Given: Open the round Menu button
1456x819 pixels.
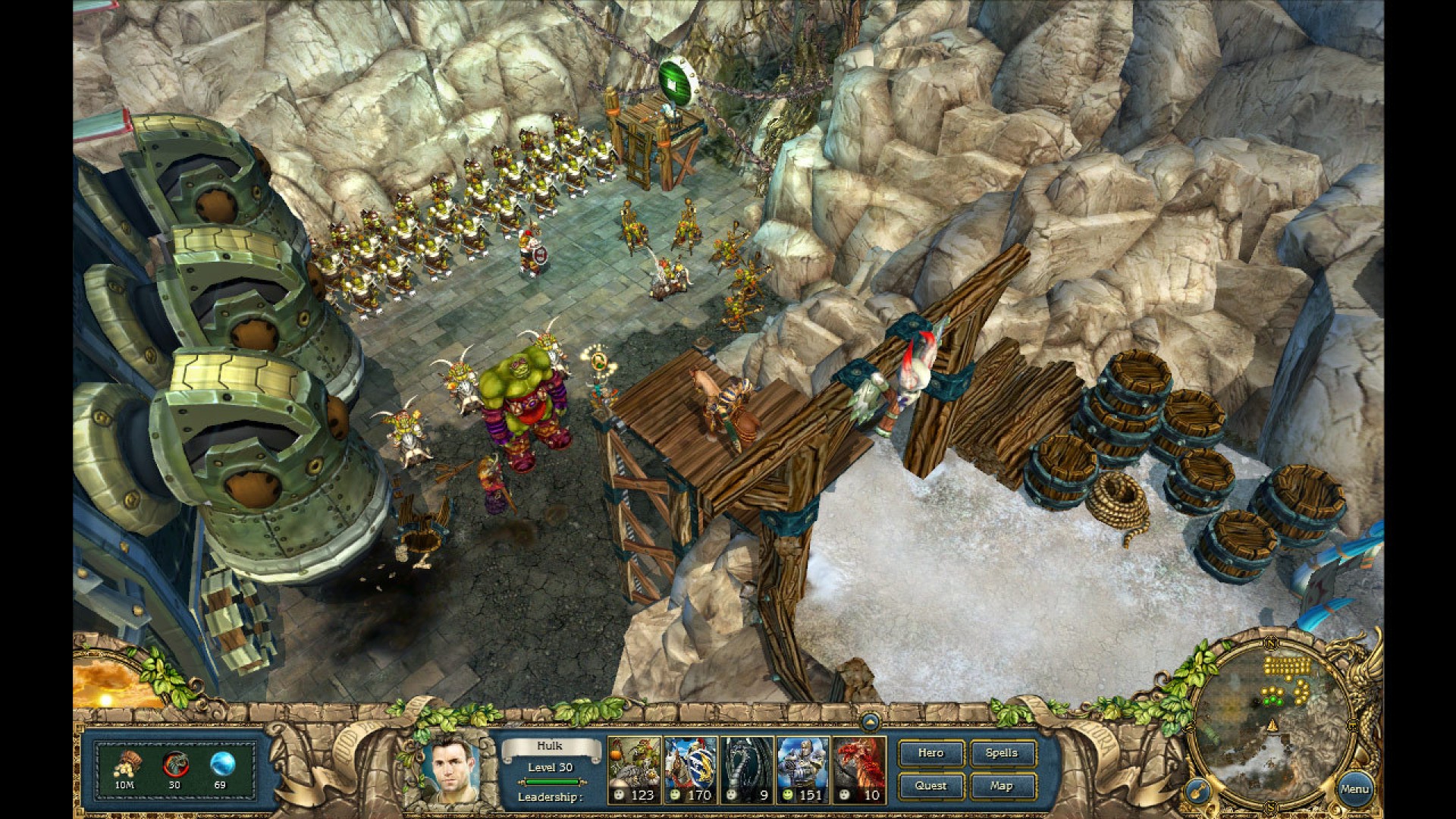Looking at the screenshot, I should coord(1354,789).
